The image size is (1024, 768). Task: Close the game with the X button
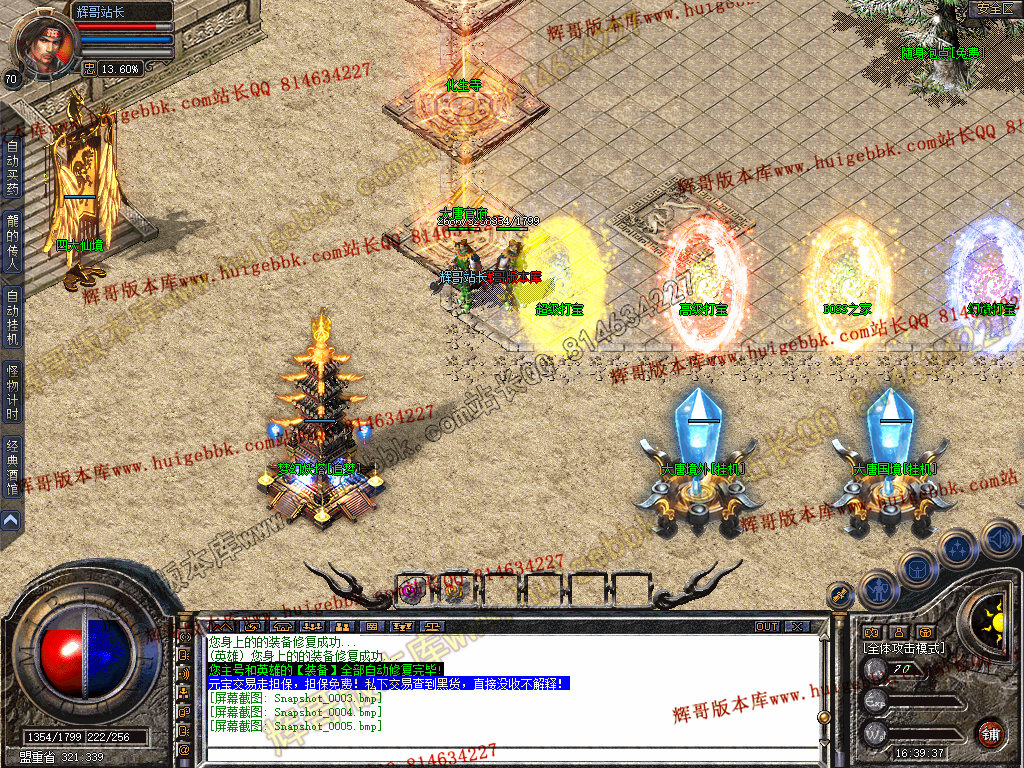coord(796,626)
